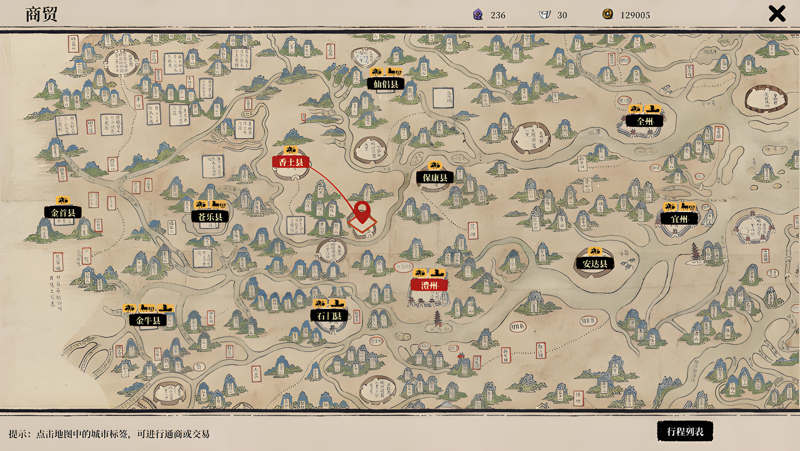This screenshot has width=800, height=451.
Task: Select the 安达县 city label
Action: pyautogui.click(x=594, y=264)
